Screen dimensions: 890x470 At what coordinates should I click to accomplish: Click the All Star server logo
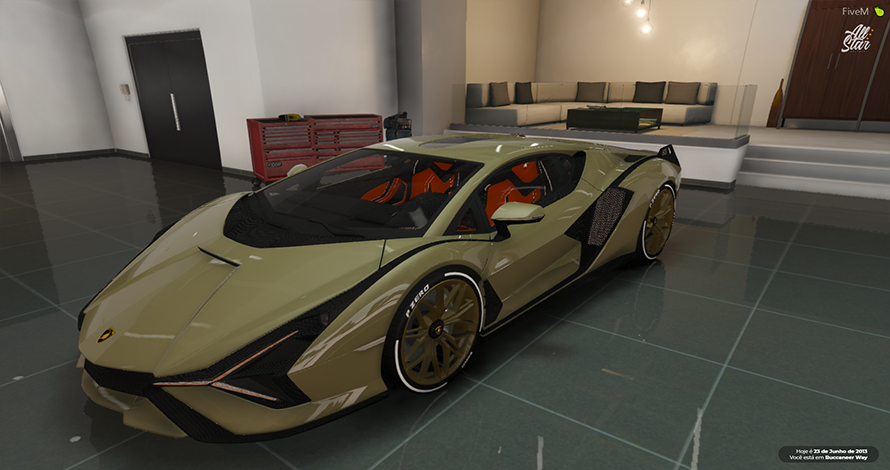tap(856, 39)
